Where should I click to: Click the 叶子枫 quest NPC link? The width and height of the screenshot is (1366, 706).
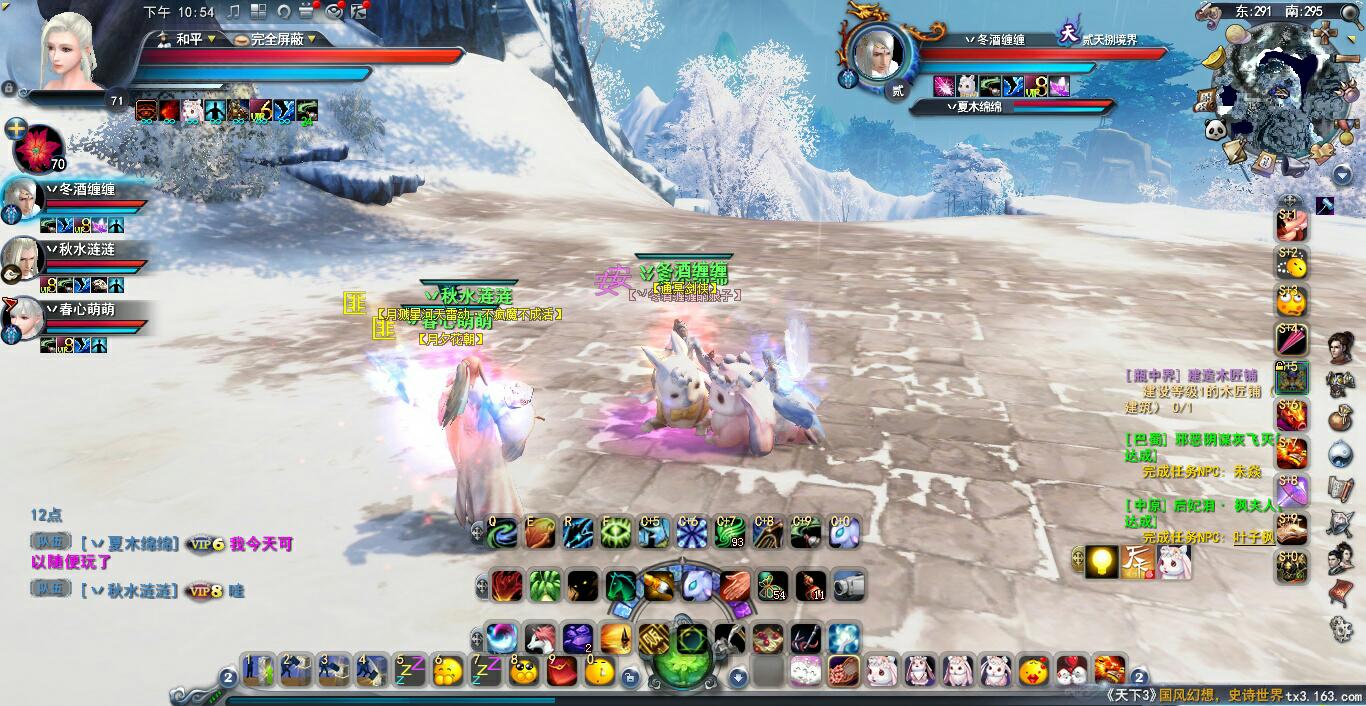click(x=1254, y=537)
